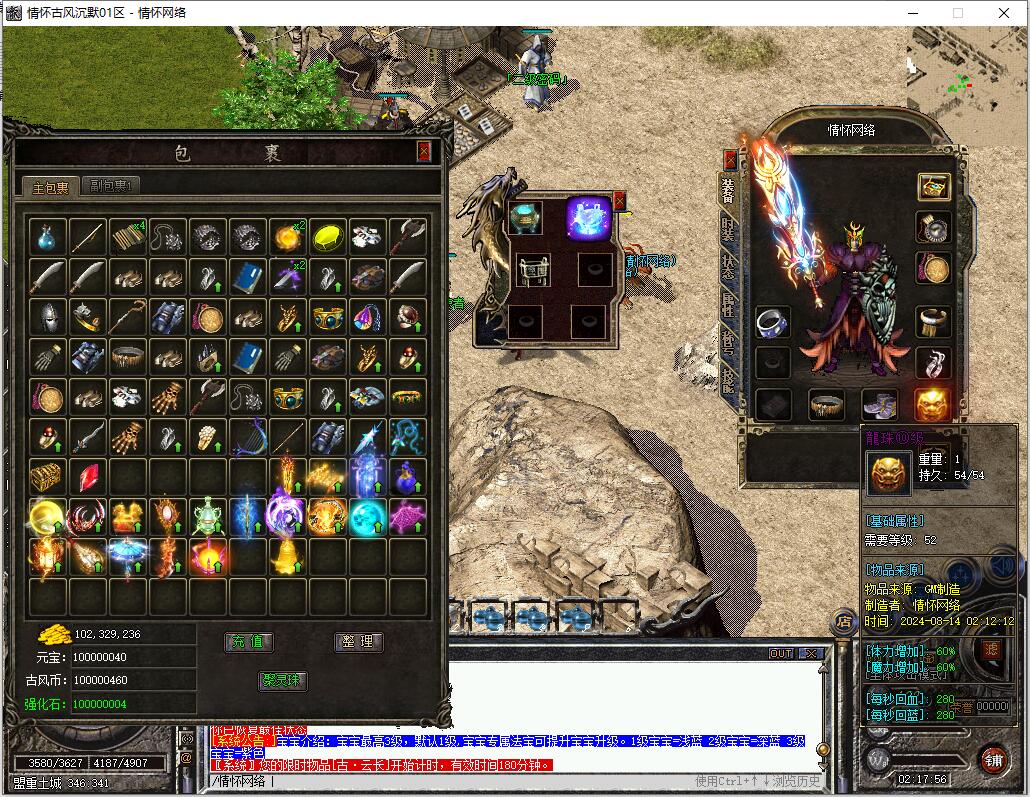This screenshot has width=1030, height=797.
Task: Select the steel helmet in the bag
Action: (x=47, y=317)
